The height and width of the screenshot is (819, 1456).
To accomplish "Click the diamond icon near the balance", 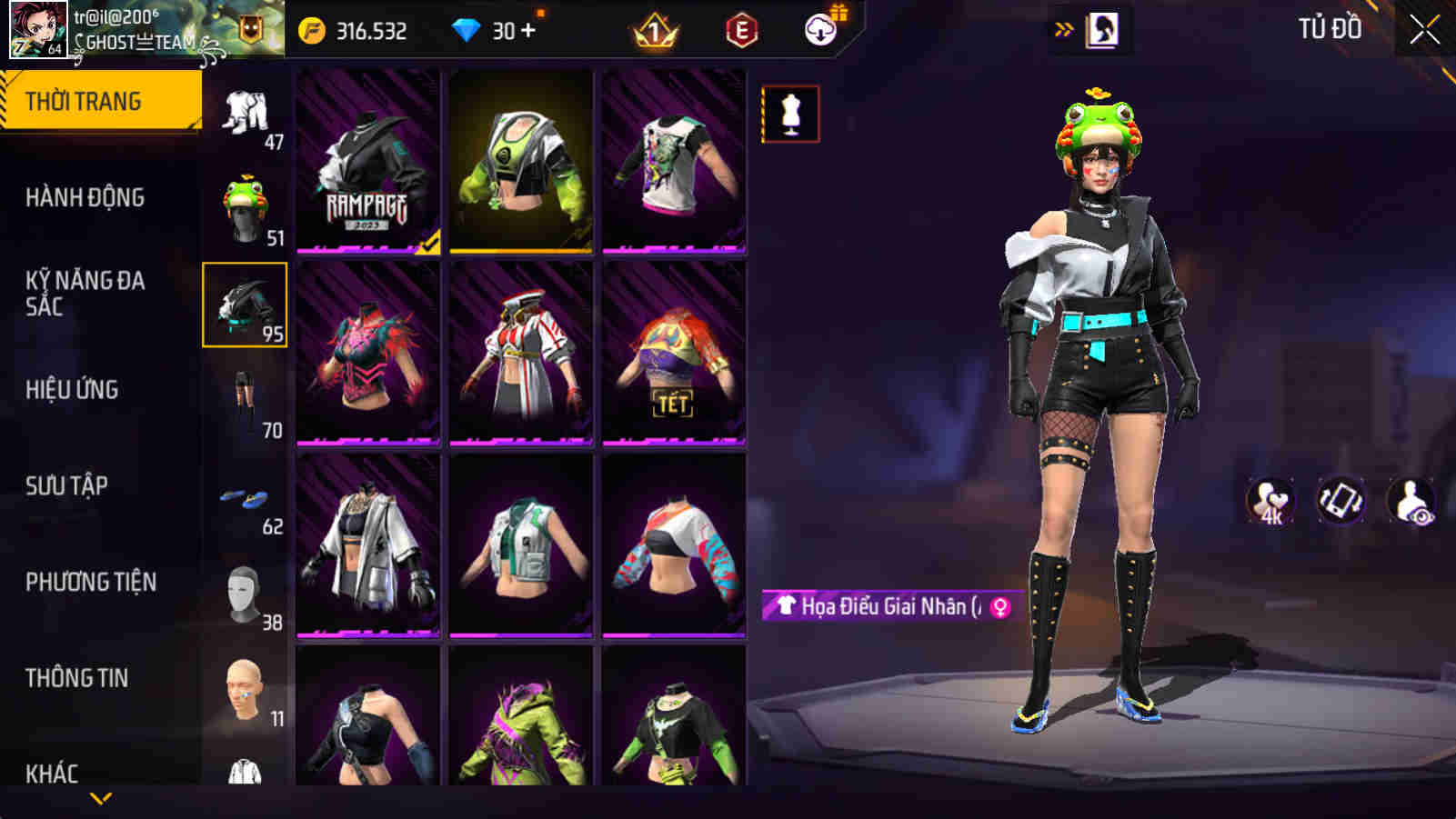I will (x=467, y=29).
